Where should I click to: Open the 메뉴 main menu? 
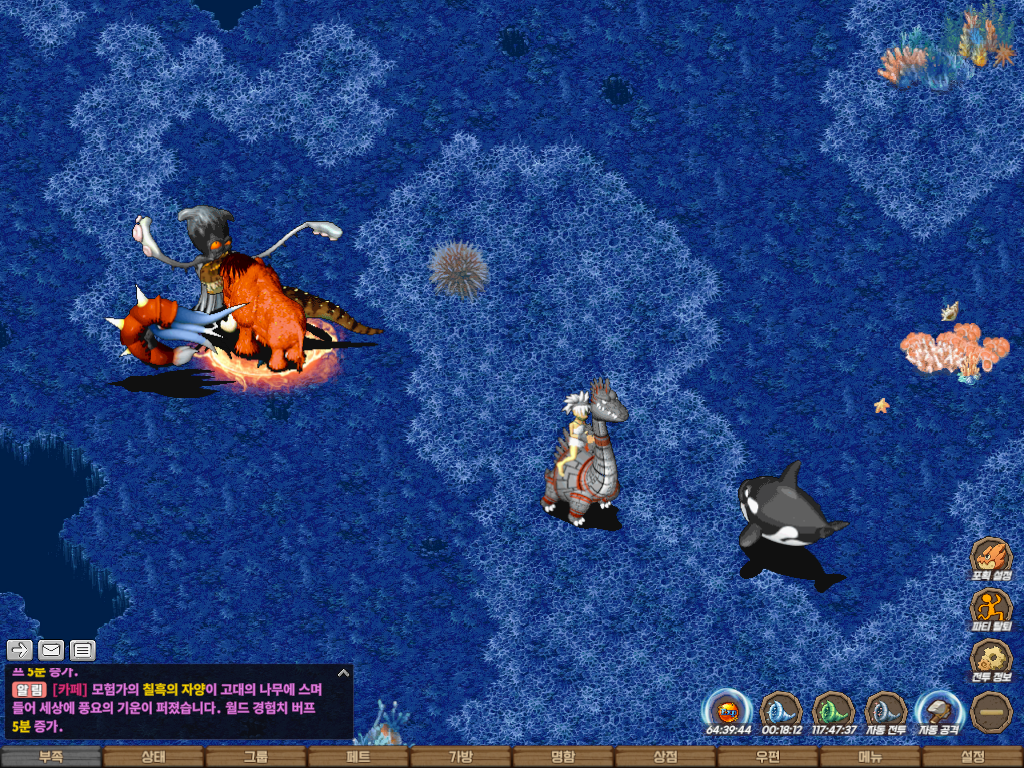pos(870,757)
